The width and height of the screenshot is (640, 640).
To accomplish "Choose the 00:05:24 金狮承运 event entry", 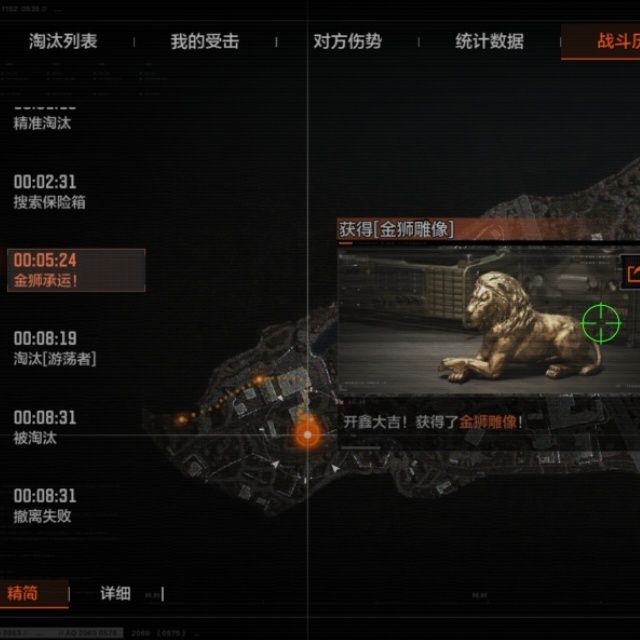I will click(x=76, y=271).
